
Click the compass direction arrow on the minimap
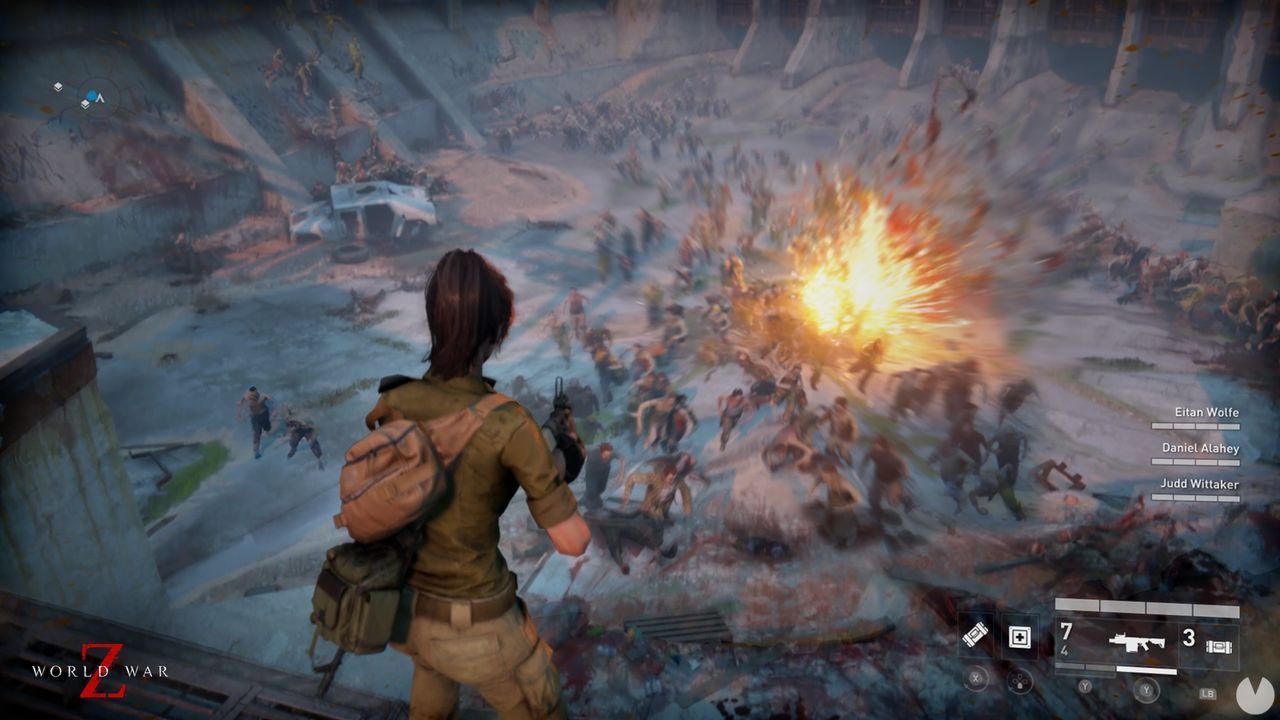[100, 97]
